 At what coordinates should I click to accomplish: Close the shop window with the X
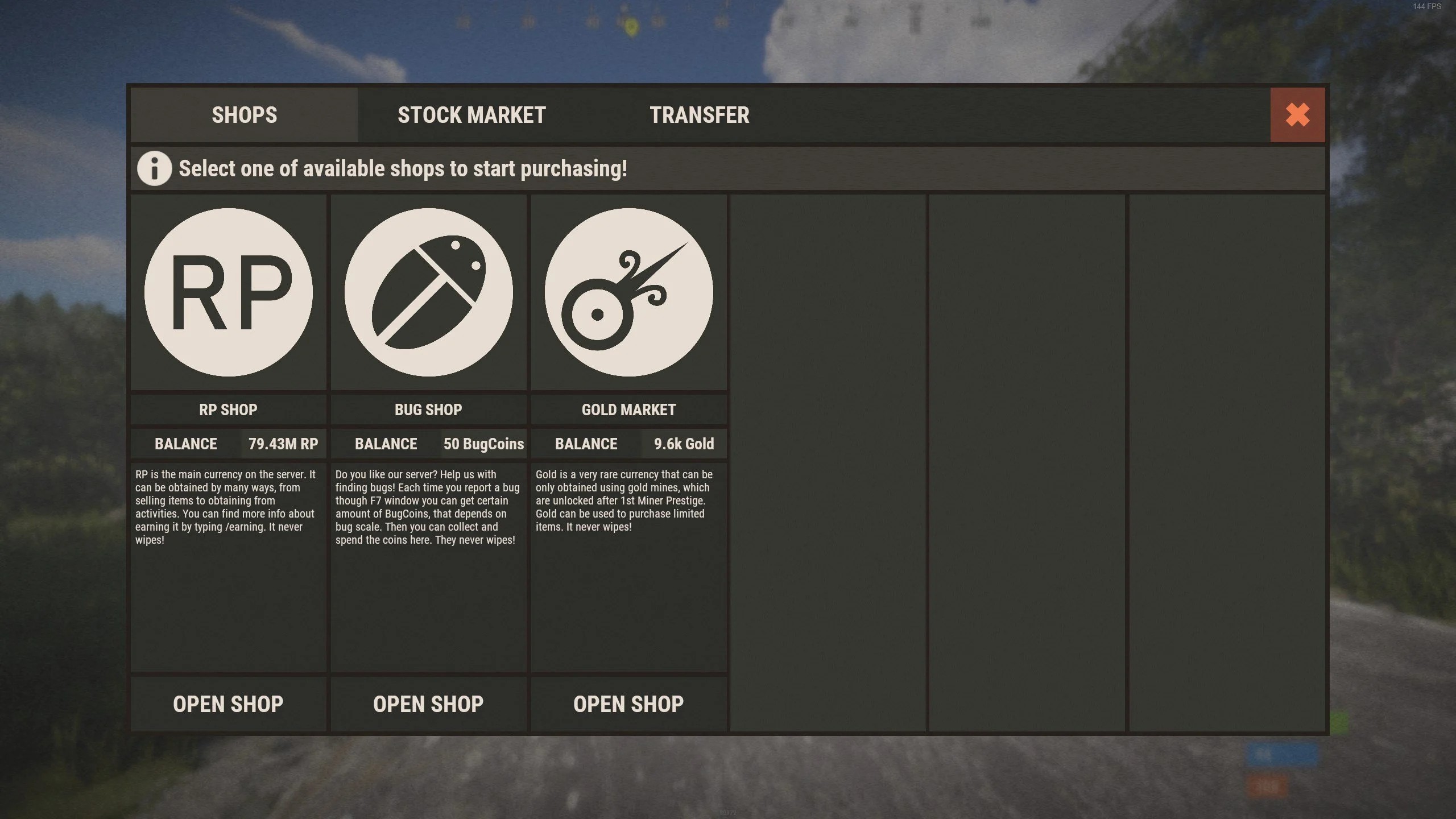click(x=1297, y=115)
